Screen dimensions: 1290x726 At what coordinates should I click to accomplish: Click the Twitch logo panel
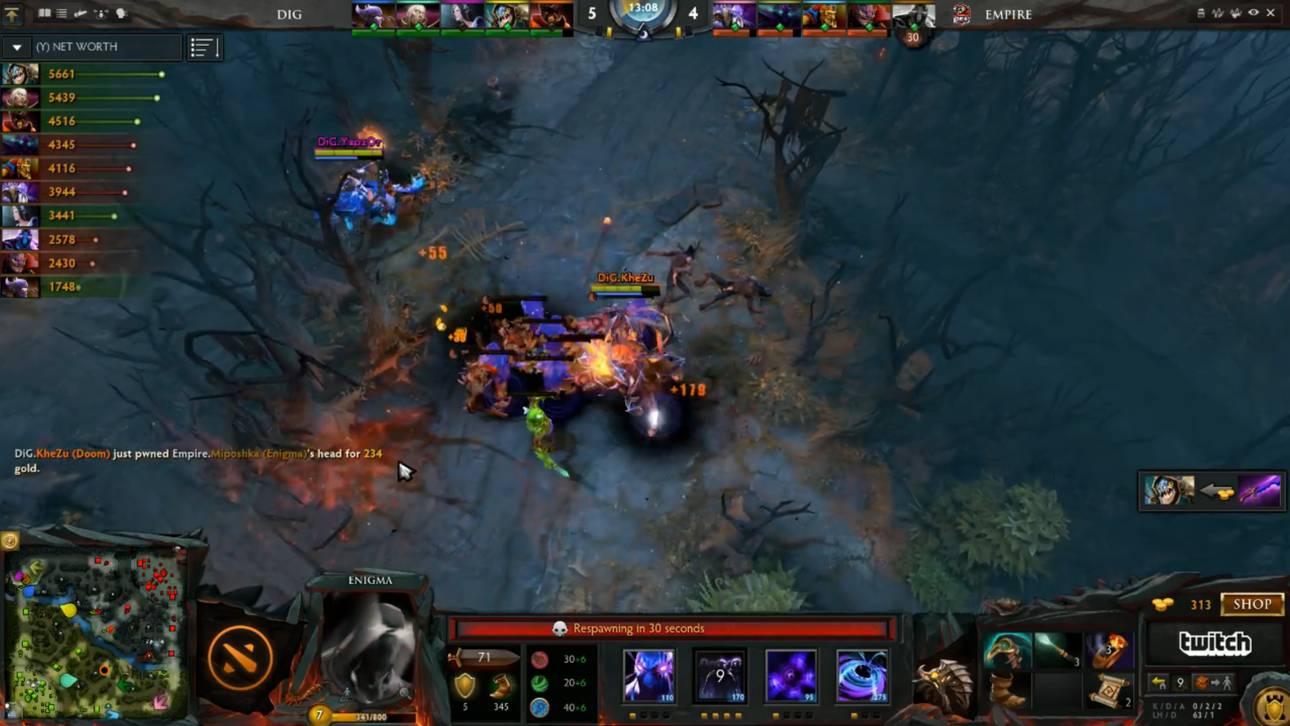point(1215,644)
